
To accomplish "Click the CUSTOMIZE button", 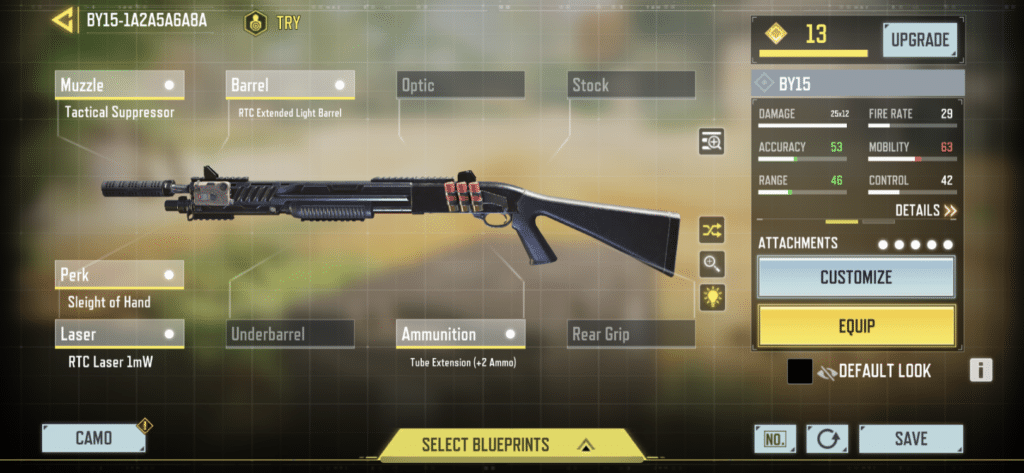I will point(856,277).
